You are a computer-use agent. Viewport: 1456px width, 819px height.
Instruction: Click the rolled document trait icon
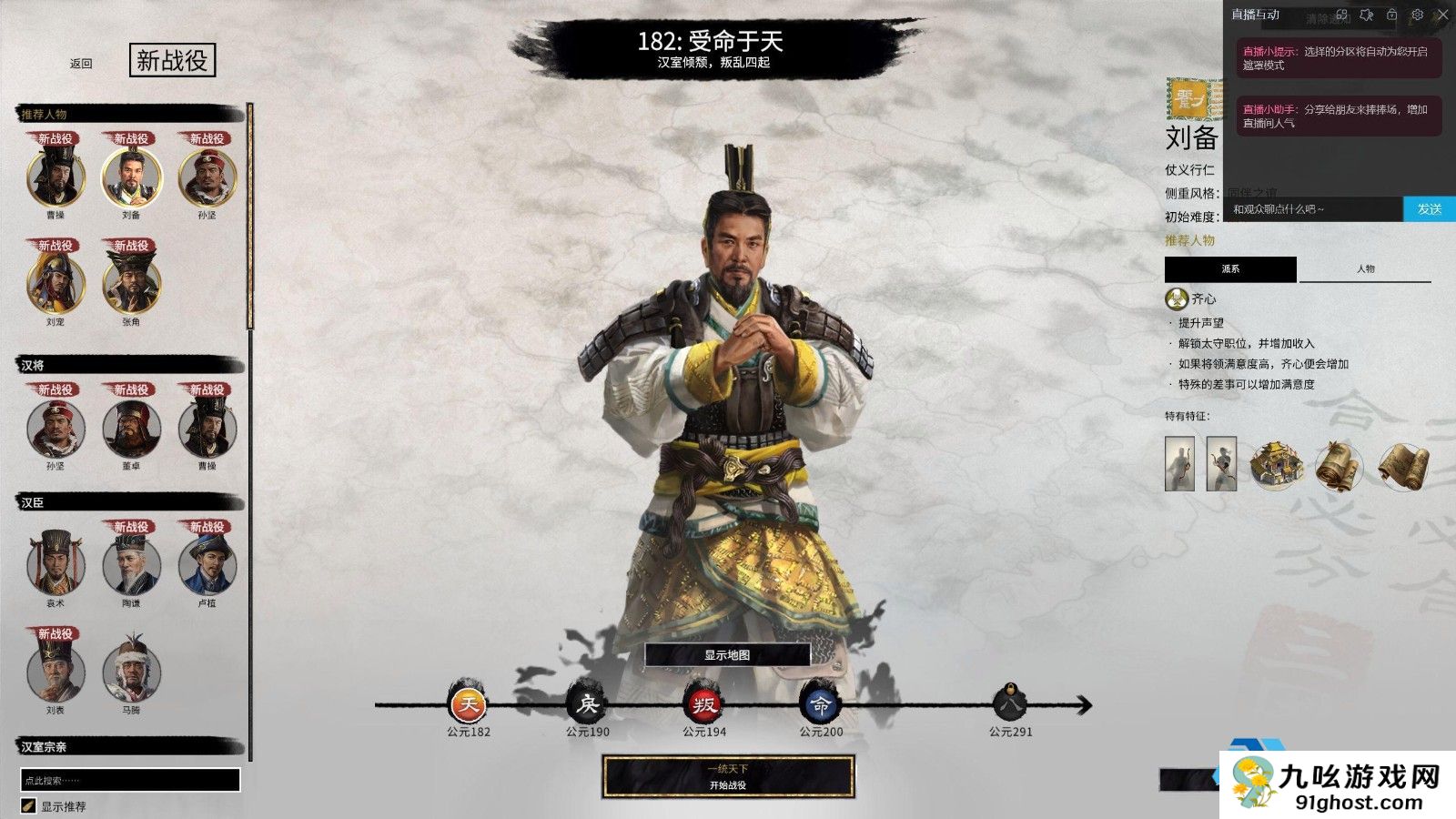1337,466
